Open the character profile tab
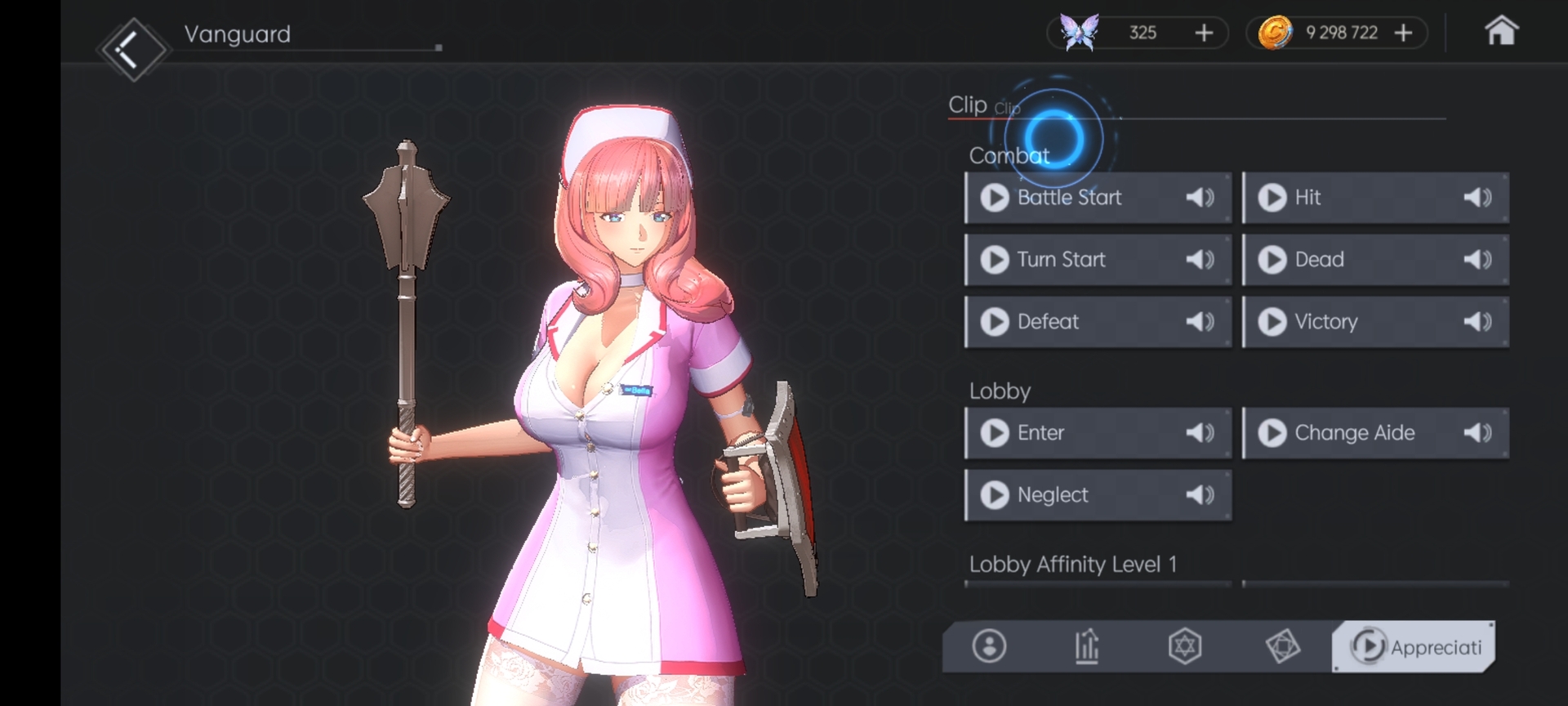This screenshot has width=1568, height=706. coord(989,646)
